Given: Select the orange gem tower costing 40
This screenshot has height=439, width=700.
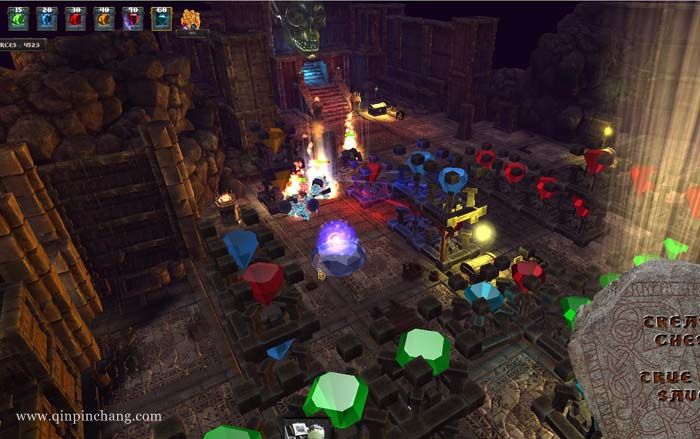Looking at the screenshot, I should pos(104,18).
